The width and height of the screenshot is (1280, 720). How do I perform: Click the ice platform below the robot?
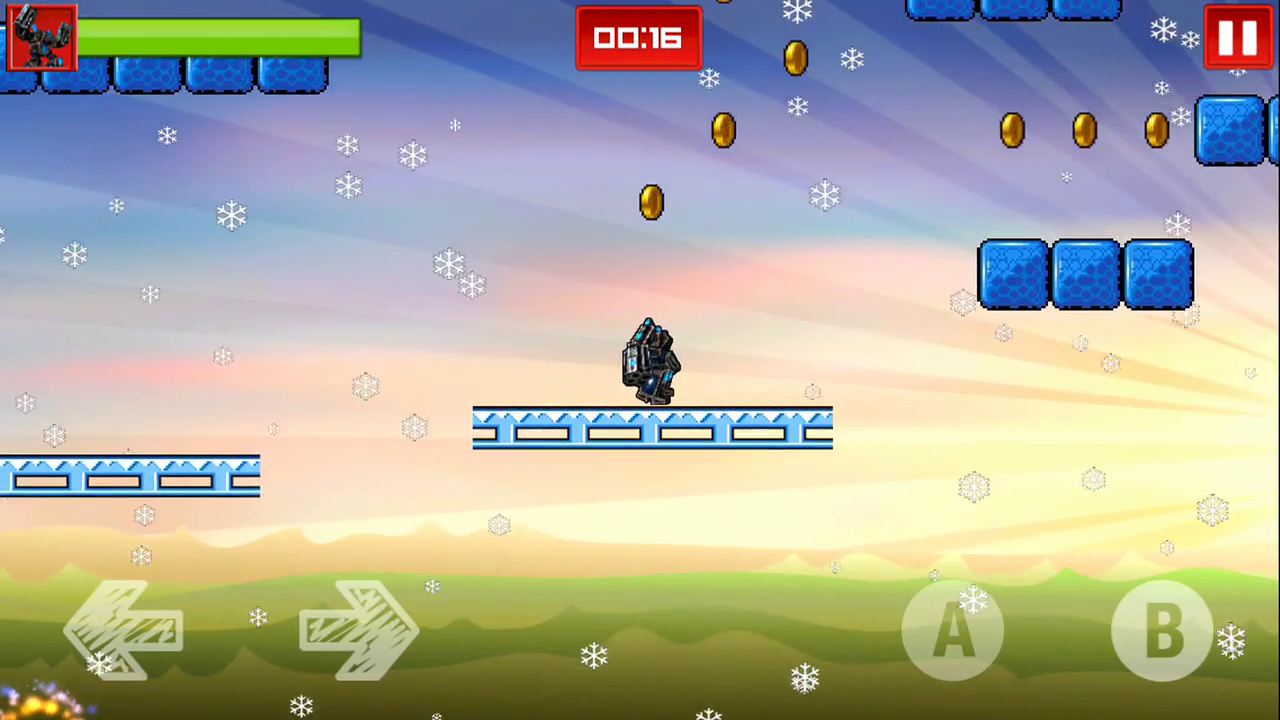652,428
